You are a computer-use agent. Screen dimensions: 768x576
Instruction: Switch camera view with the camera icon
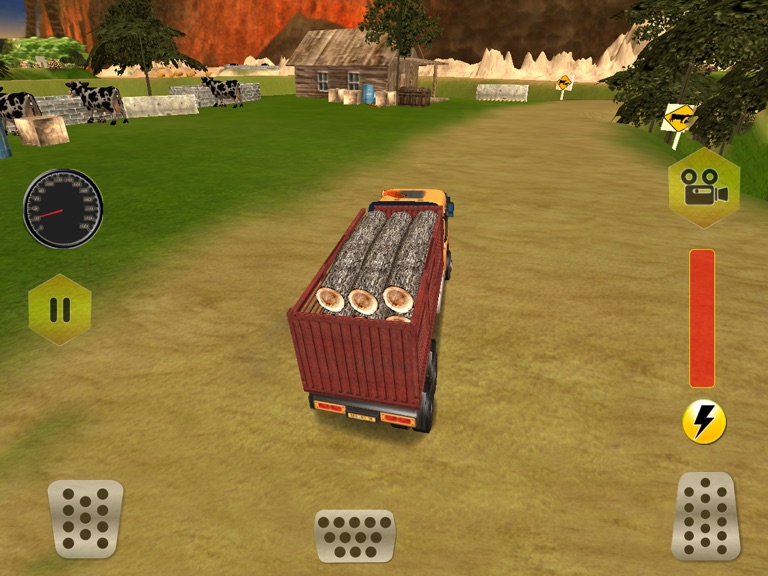[x=704, y=188]
